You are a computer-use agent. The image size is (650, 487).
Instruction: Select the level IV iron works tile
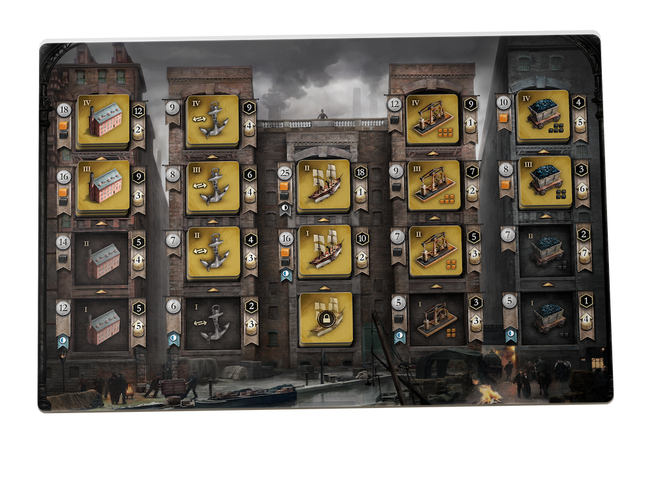coord(433,120)
